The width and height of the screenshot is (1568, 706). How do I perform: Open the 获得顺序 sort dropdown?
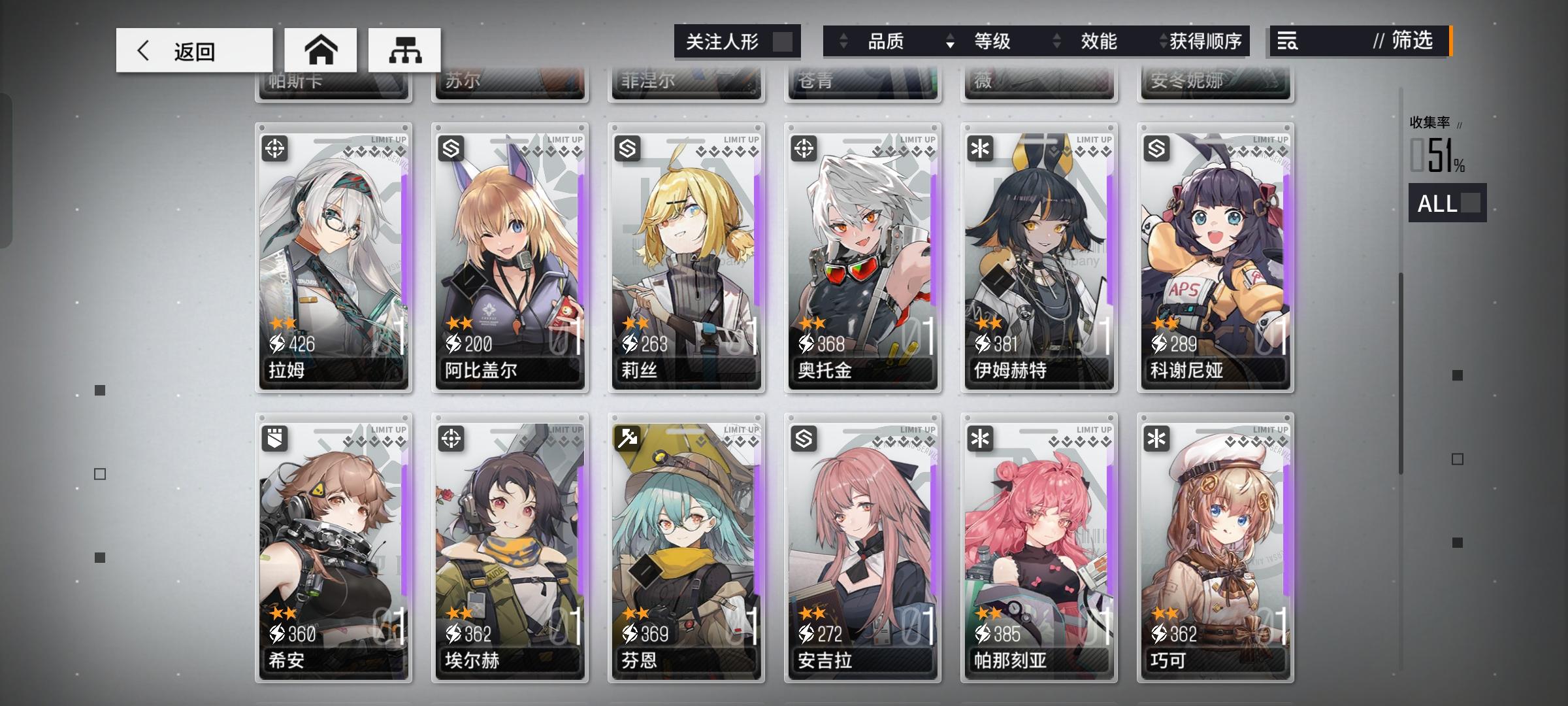[1205, 41]
